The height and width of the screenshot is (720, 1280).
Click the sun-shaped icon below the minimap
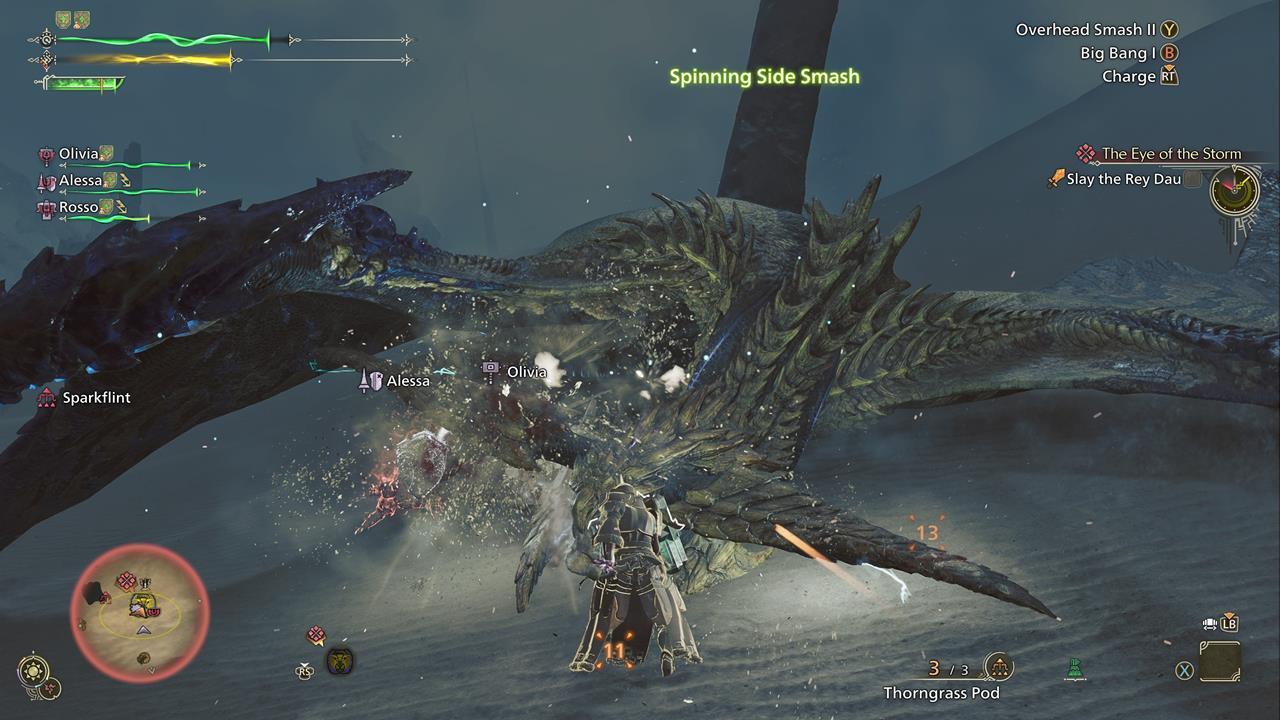[33, 669]
